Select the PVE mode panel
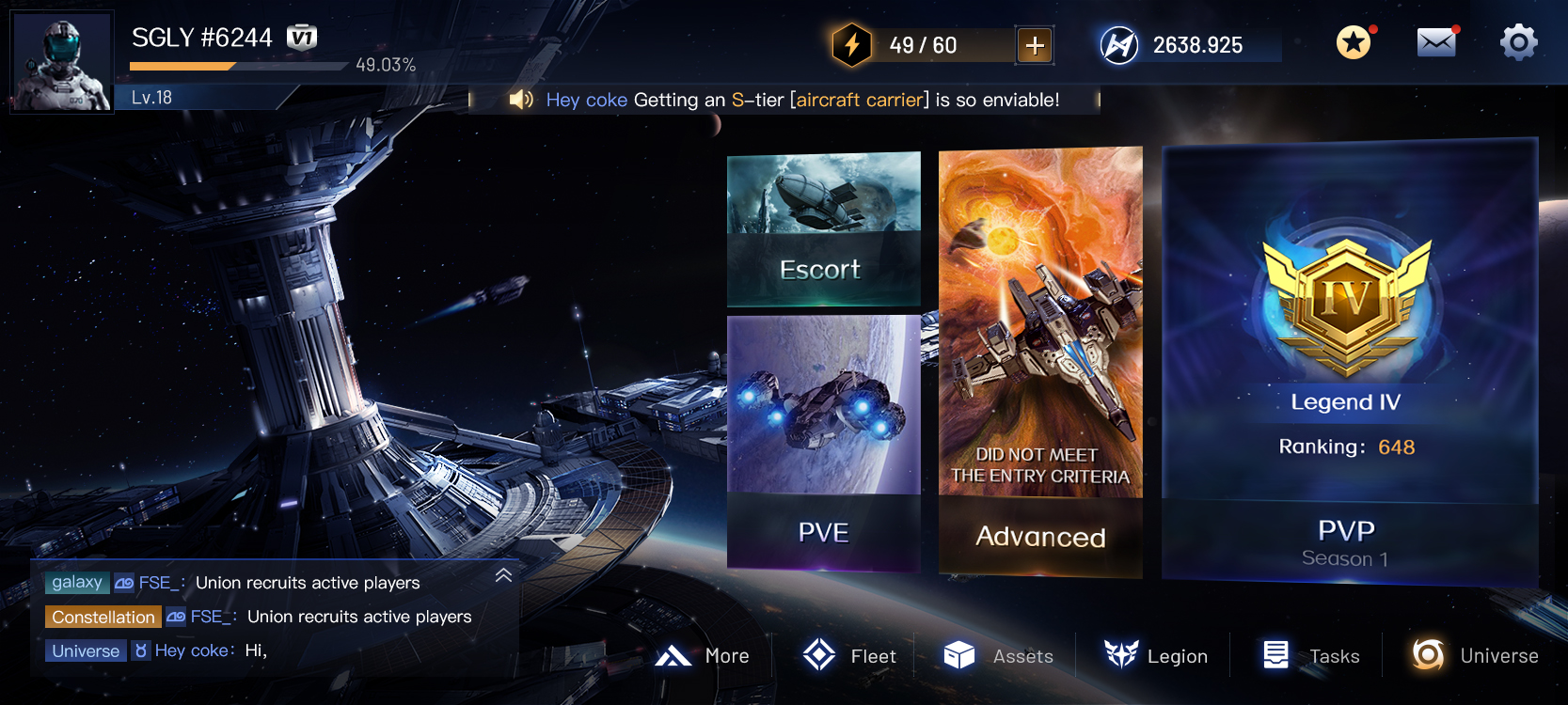Image resolution: width=1568 pixels, height=705 pixels. click(x=823, y=442)
